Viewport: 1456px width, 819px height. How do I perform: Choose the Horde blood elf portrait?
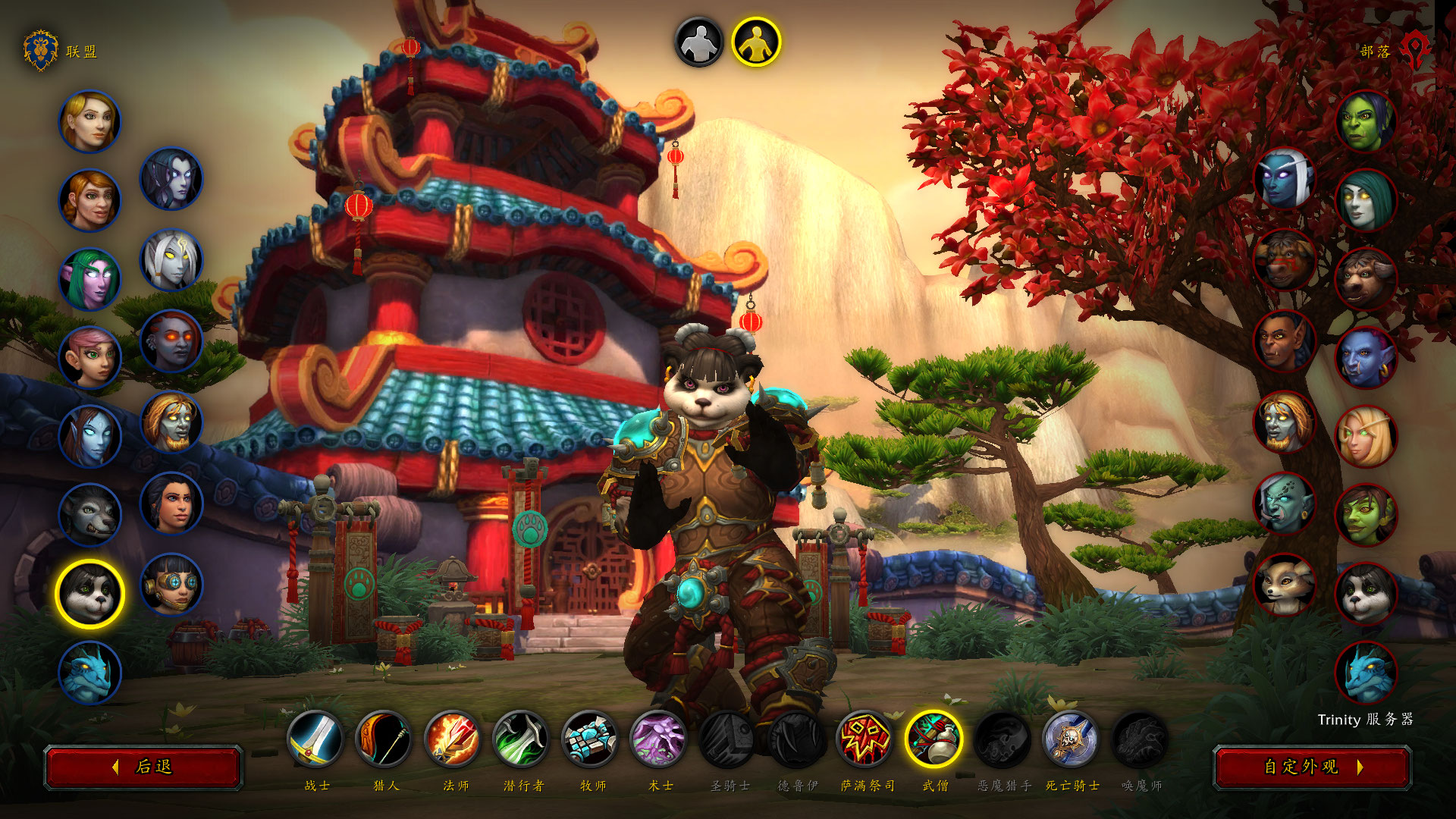click(1366, 436)
